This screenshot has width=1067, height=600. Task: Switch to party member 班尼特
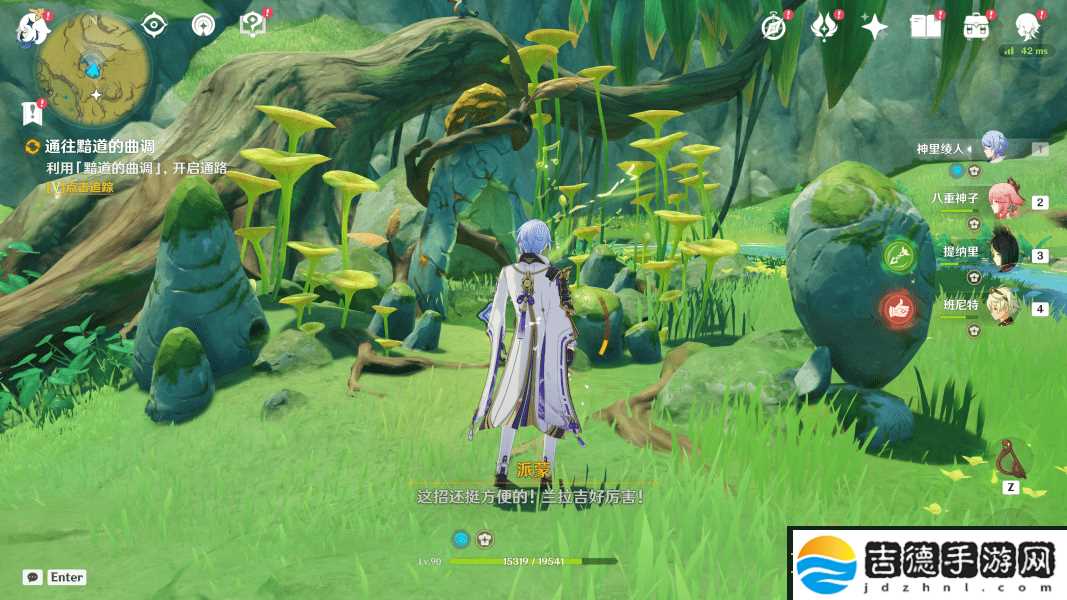pos(1002,307)
